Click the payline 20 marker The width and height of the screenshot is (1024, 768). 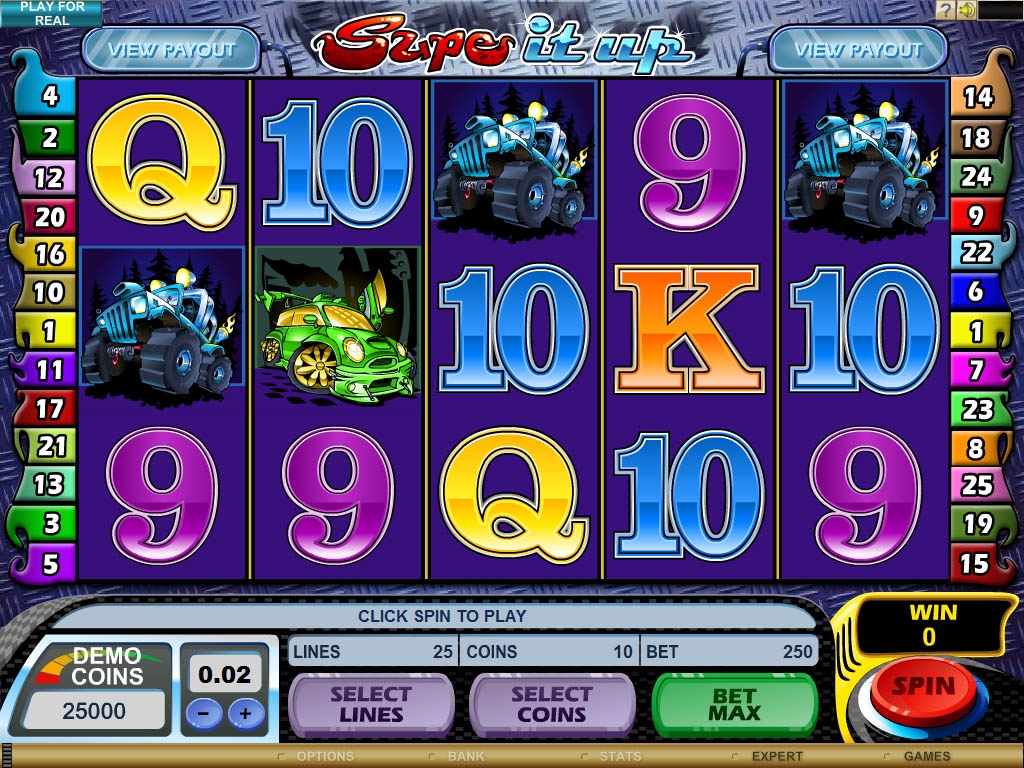click(x=49, y=216)
